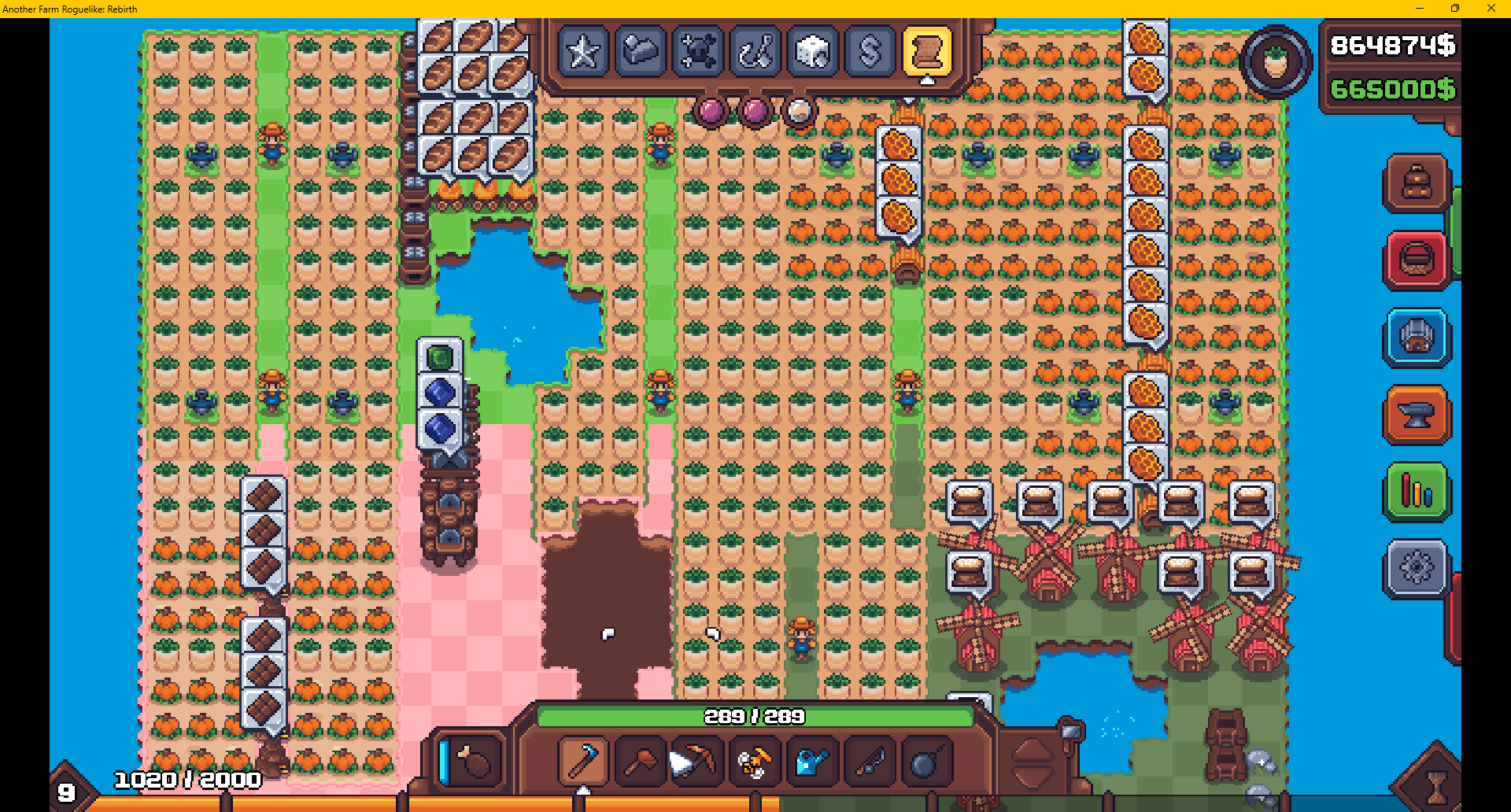Open the star tab in top bar
This screenshot has height=812, width=1511.
[x=583, y=52]
